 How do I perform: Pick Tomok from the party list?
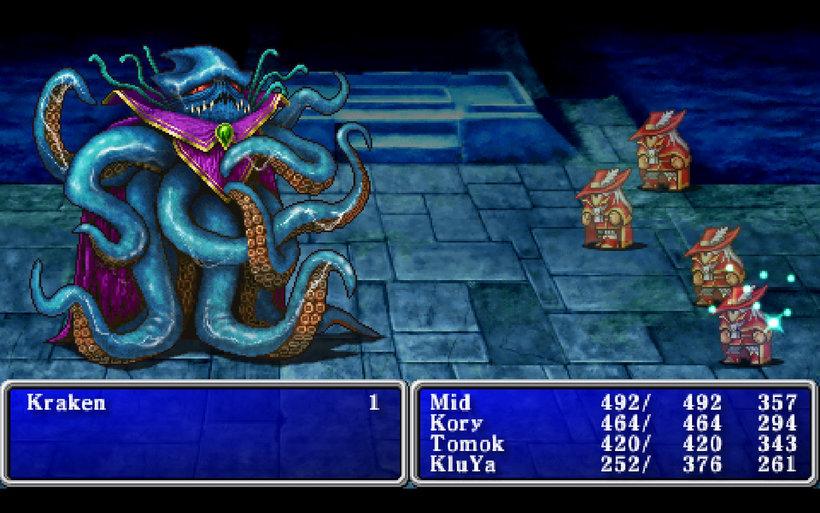click(465, 443)
